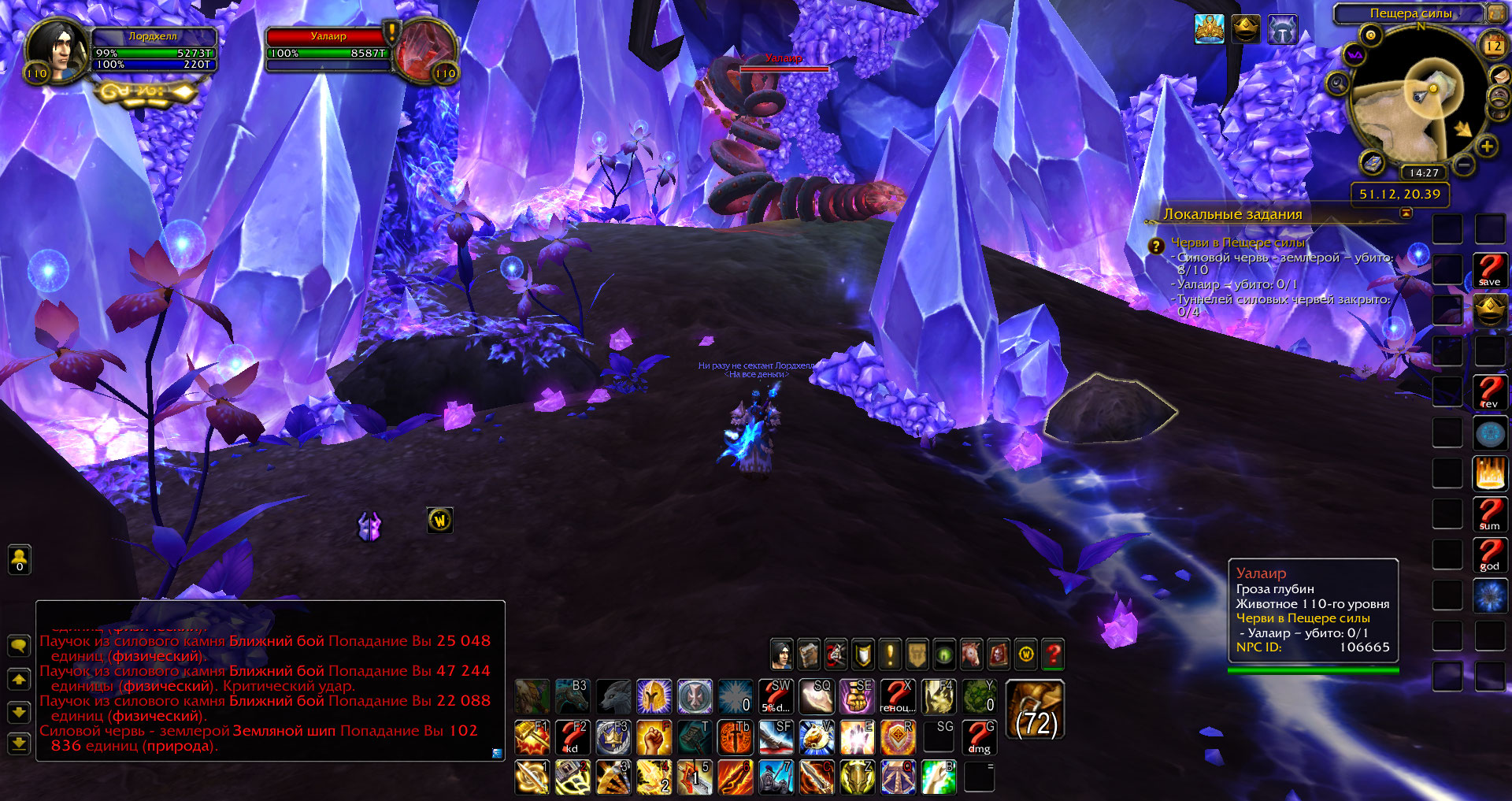This screenshot has height=801, width=1512.
Task: Activate the macro labeled rev
Action: (x=1489, y=392)
